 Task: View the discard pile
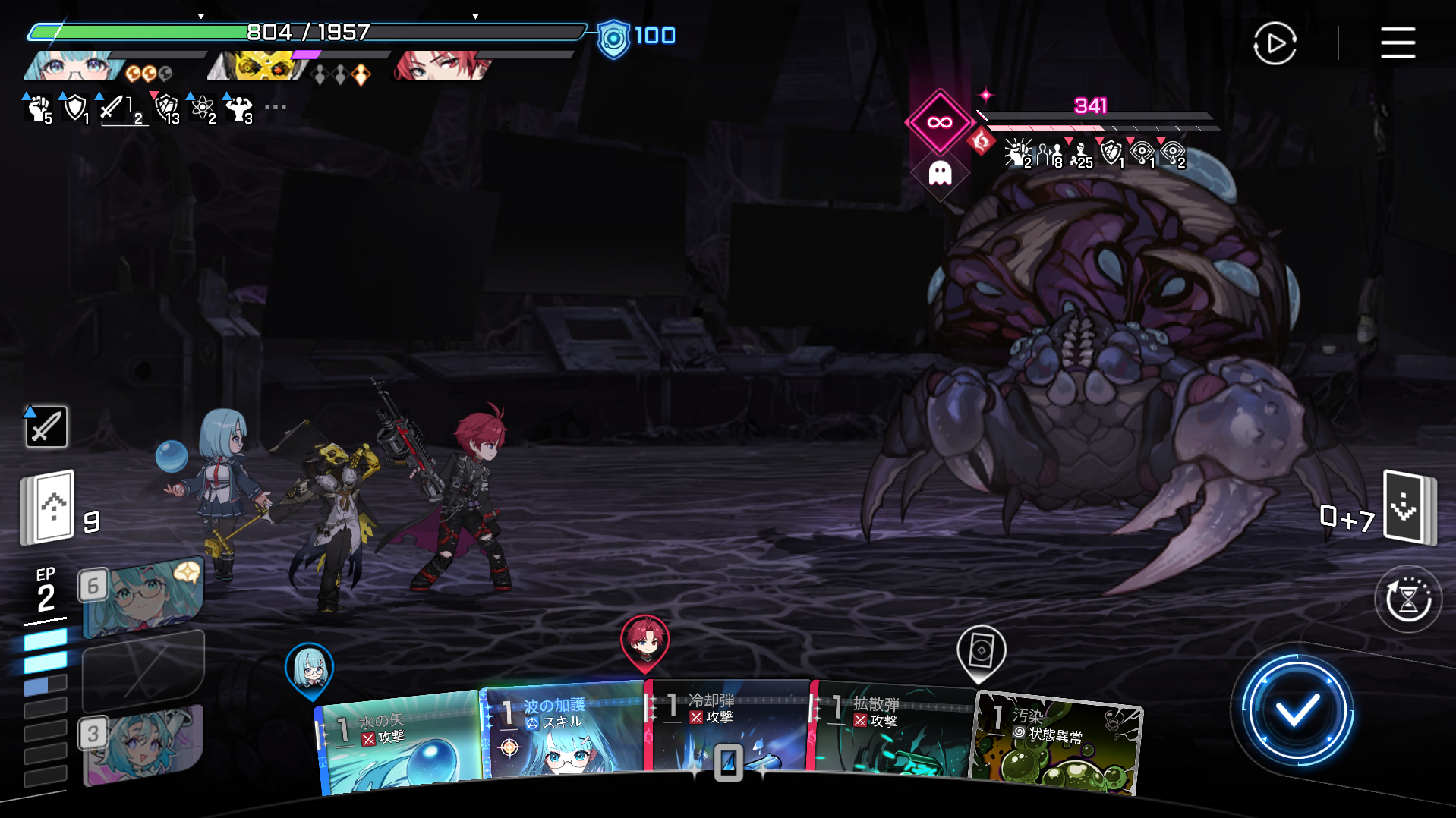coord(1407,507)
